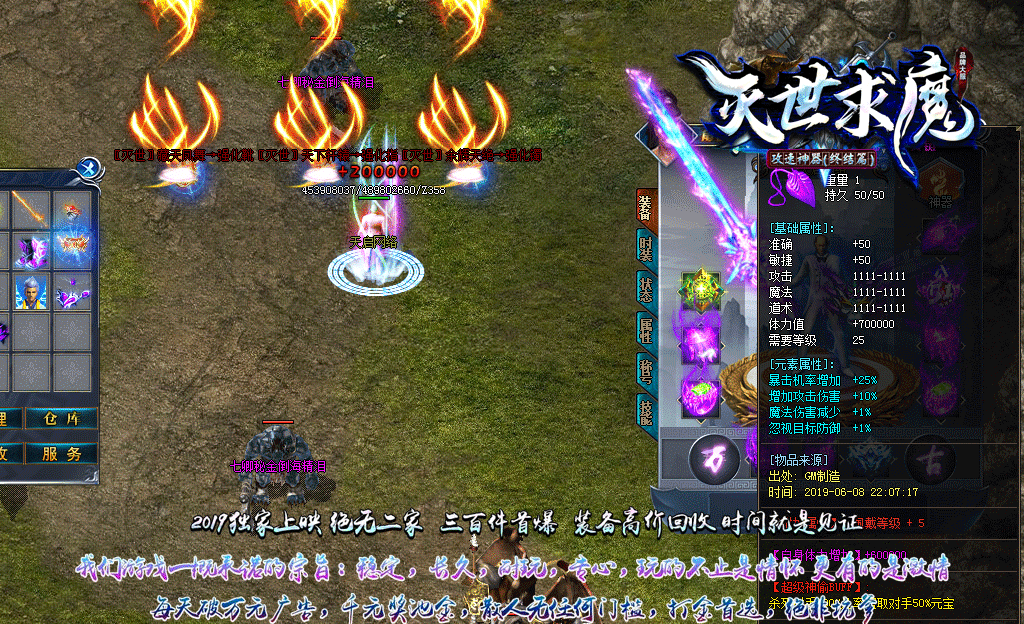Show the 称号 titles tab
1024x624 pixels.
coord(646,369)
